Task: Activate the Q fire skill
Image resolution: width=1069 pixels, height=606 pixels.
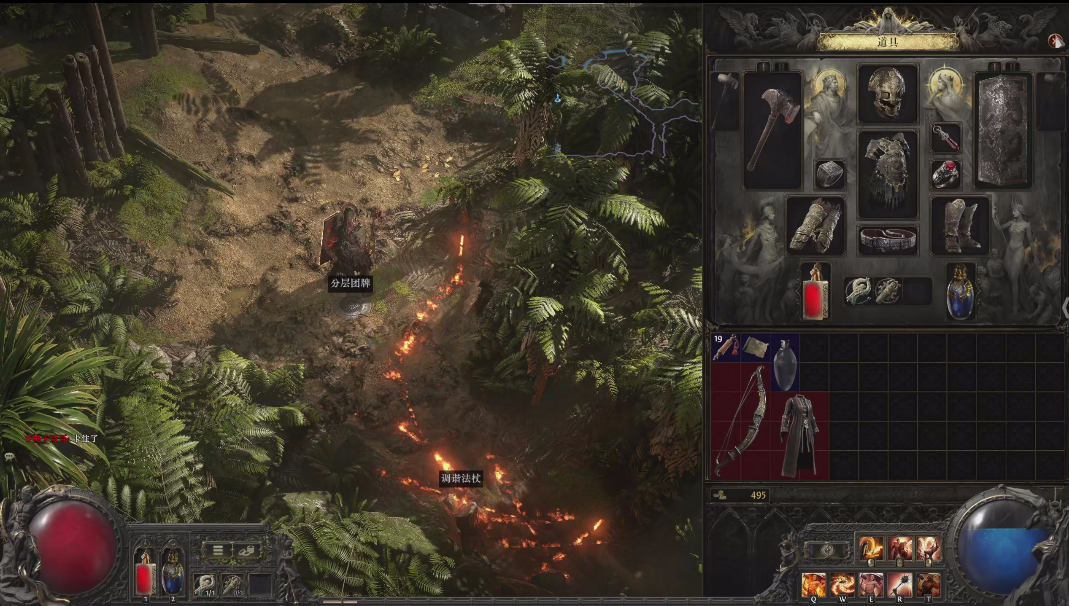Action: pyautogui.click(x=813, y=584)
